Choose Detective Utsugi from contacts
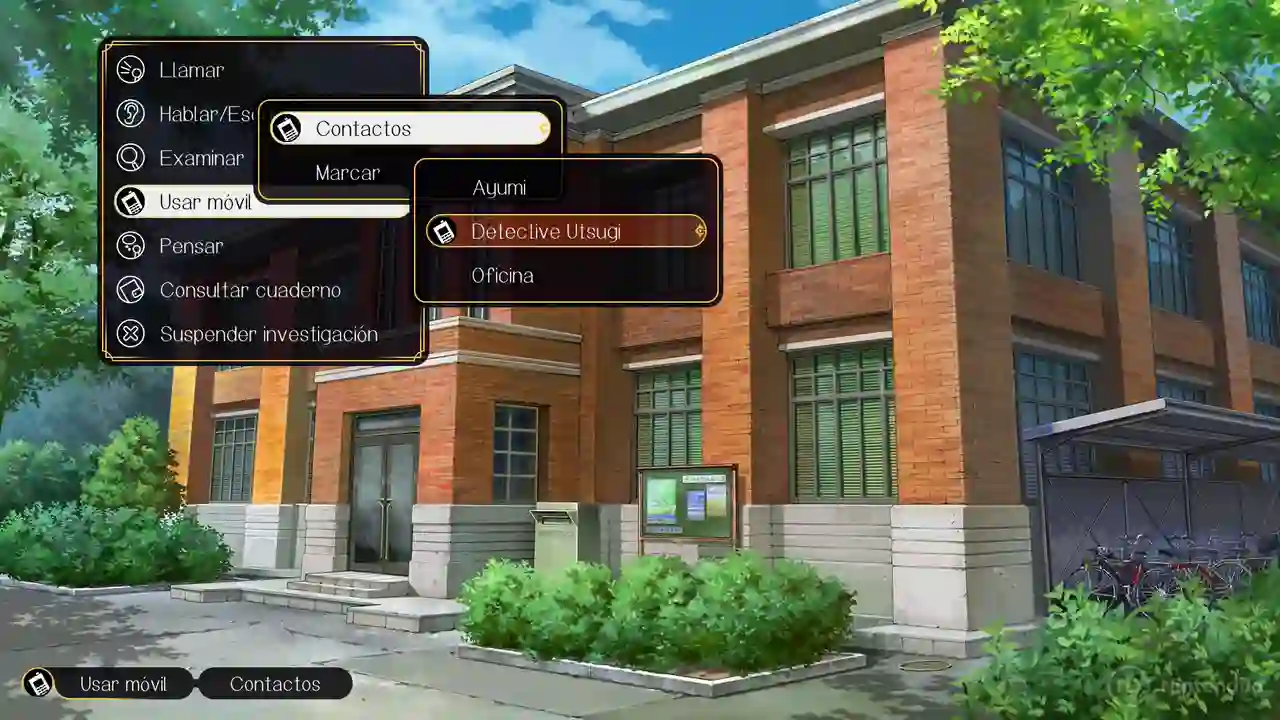This screenshot has height=720, width=1280. coord(546,232)
